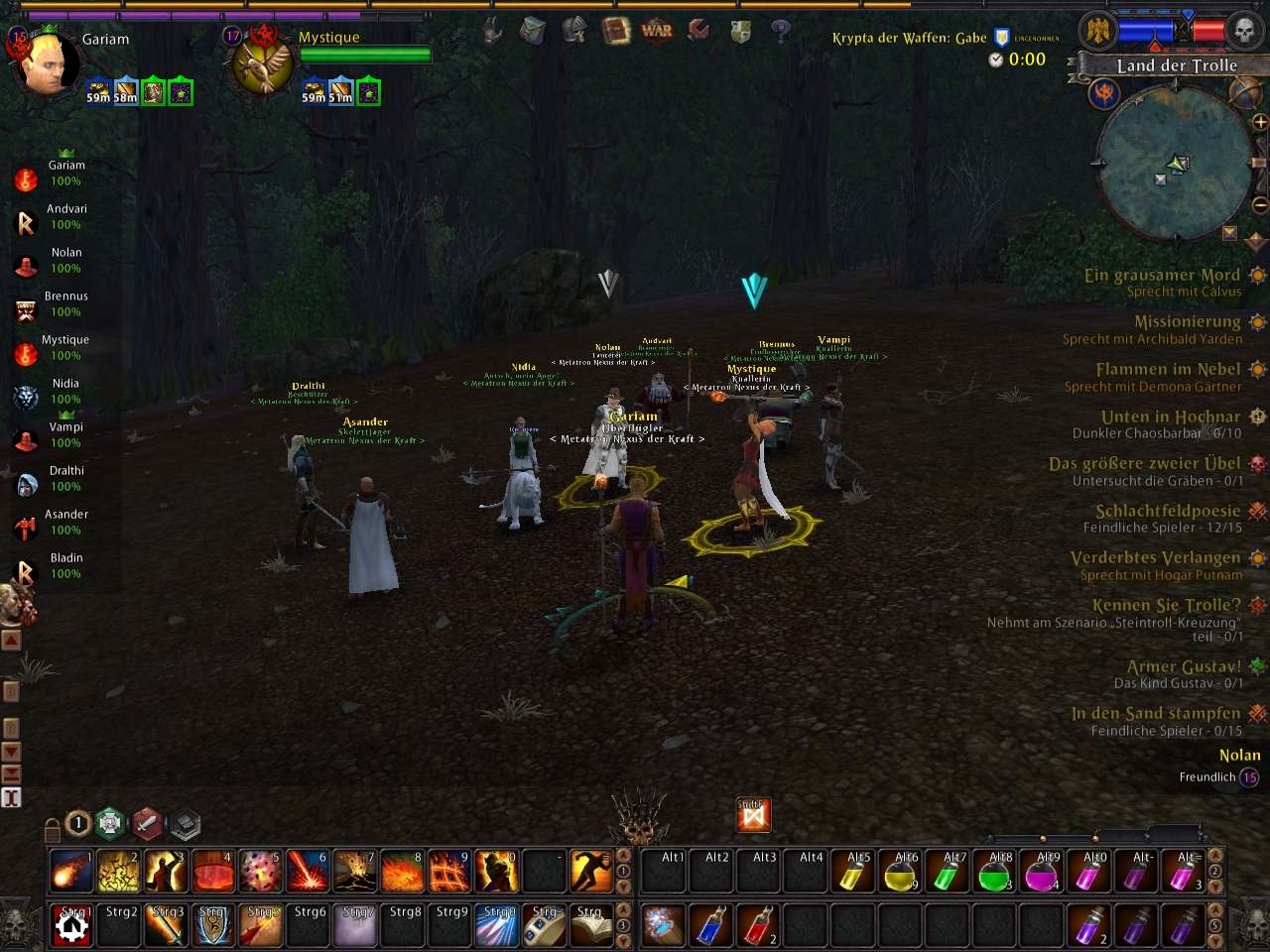
Task: Click Gariam's player portrait
Action: point(47,60)
